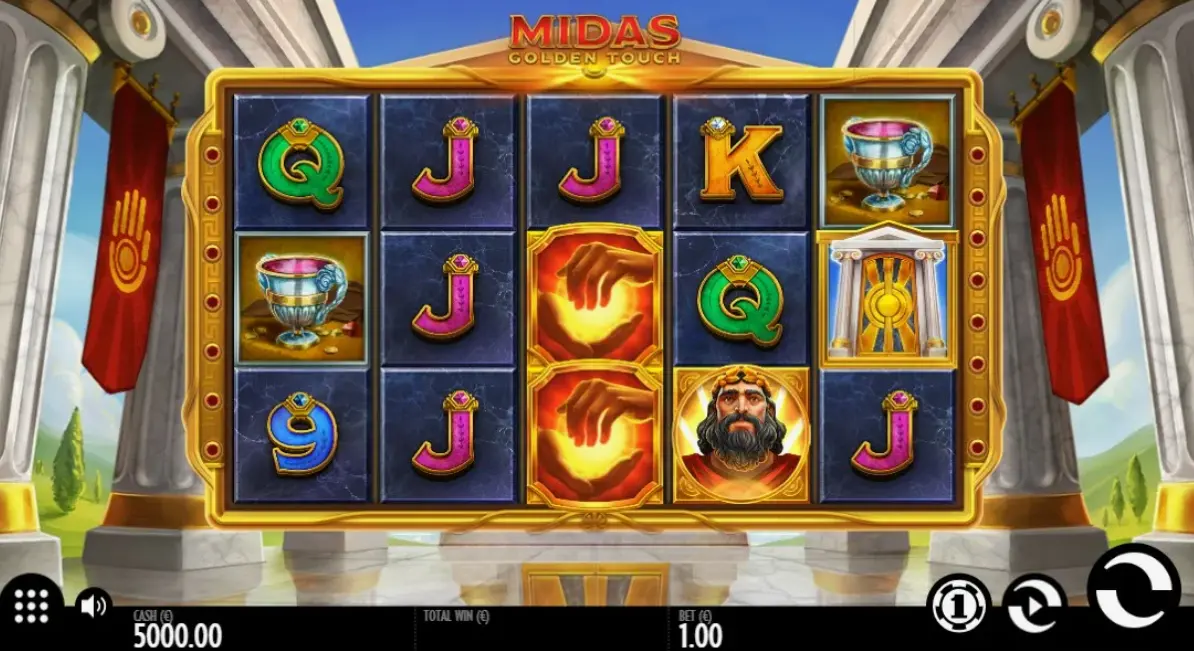The width and height of the screenshot is (1194, 651).
Task: Toggle the sound speaker icon
Action: tap(93, 605)
